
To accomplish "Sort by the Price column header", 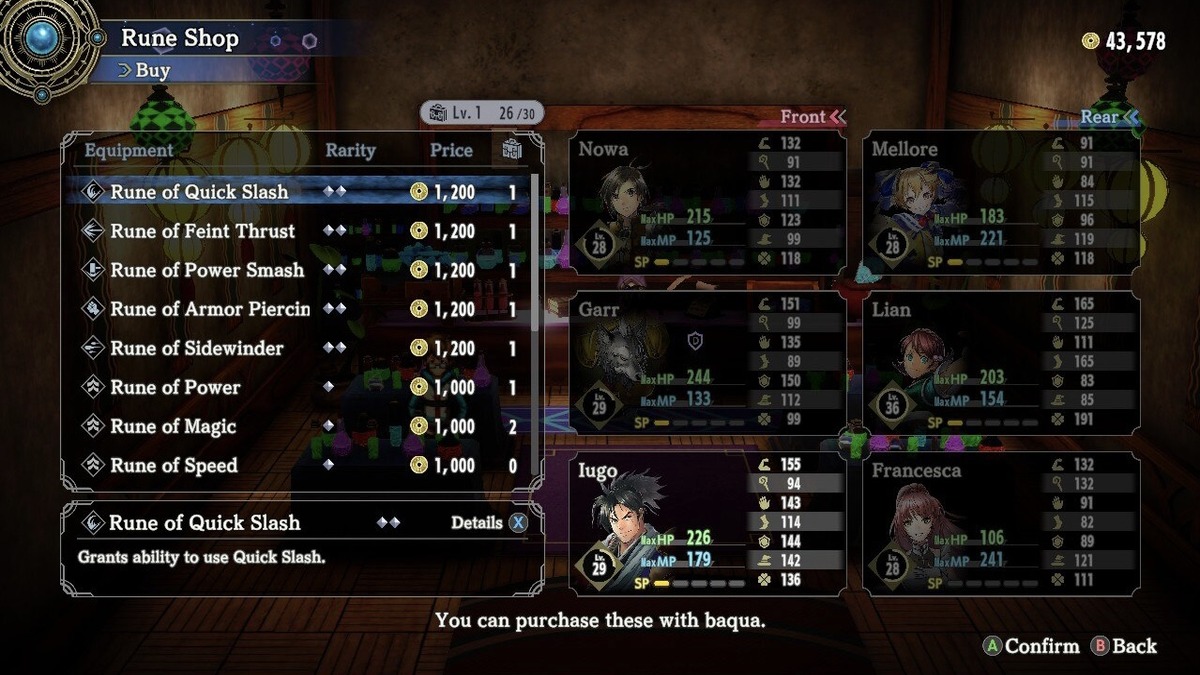I will point(451,151).
